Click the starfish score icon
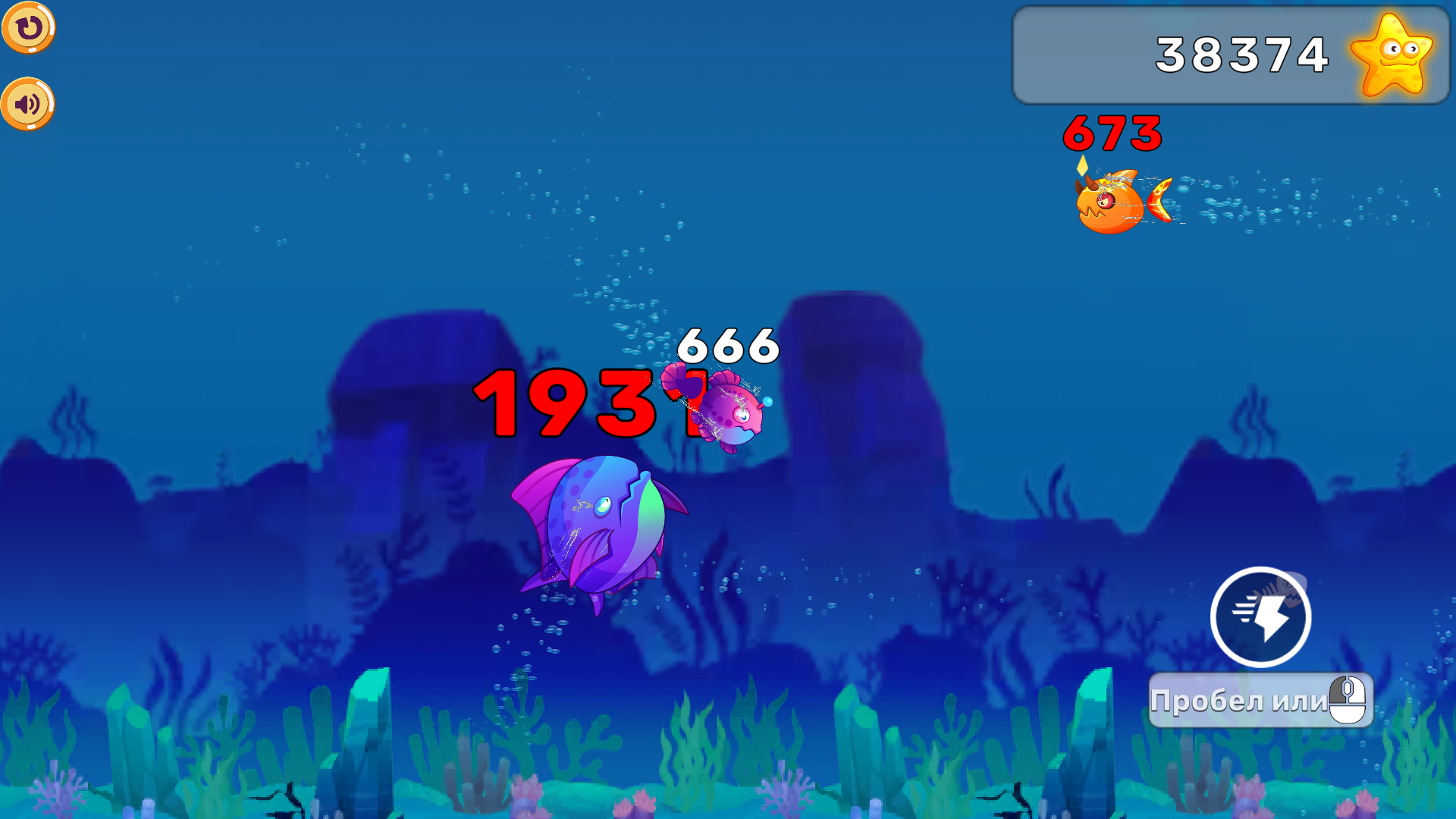The width and height of the screenshot is (1456, 819). [1395, 55]
